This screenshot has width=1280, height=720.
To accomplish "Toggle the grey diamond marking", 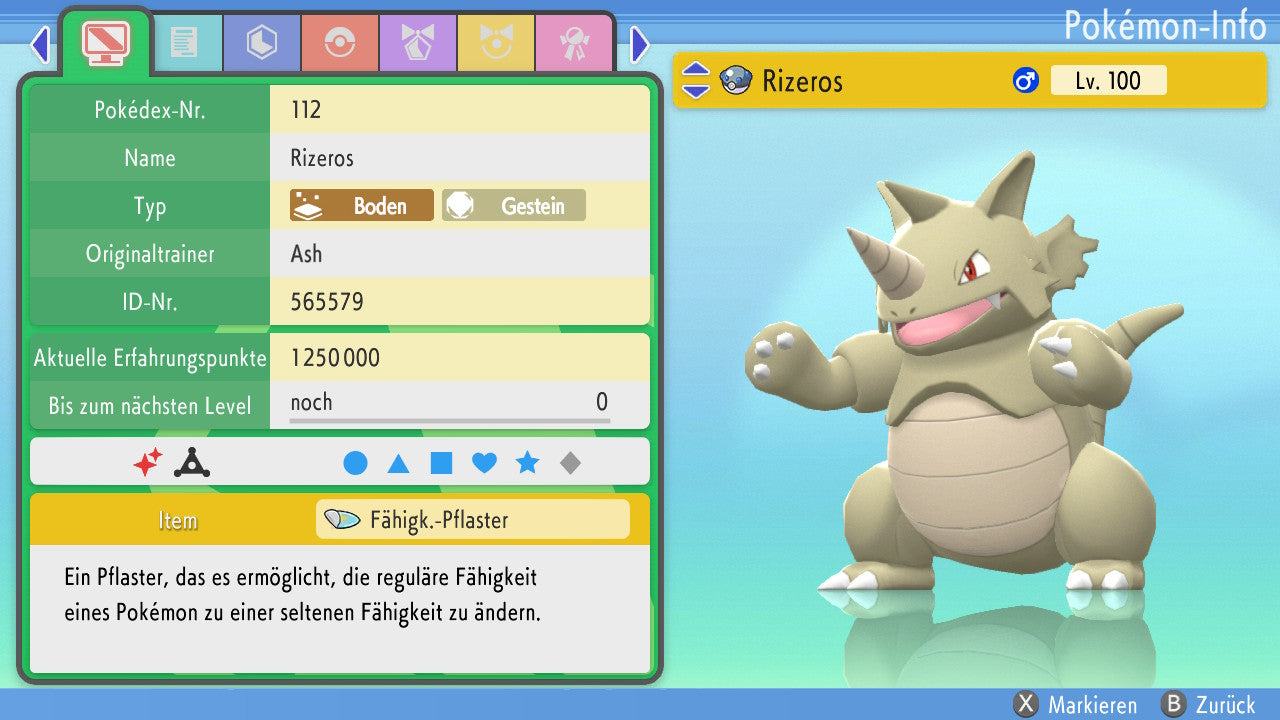I will [x=570, y=463].
